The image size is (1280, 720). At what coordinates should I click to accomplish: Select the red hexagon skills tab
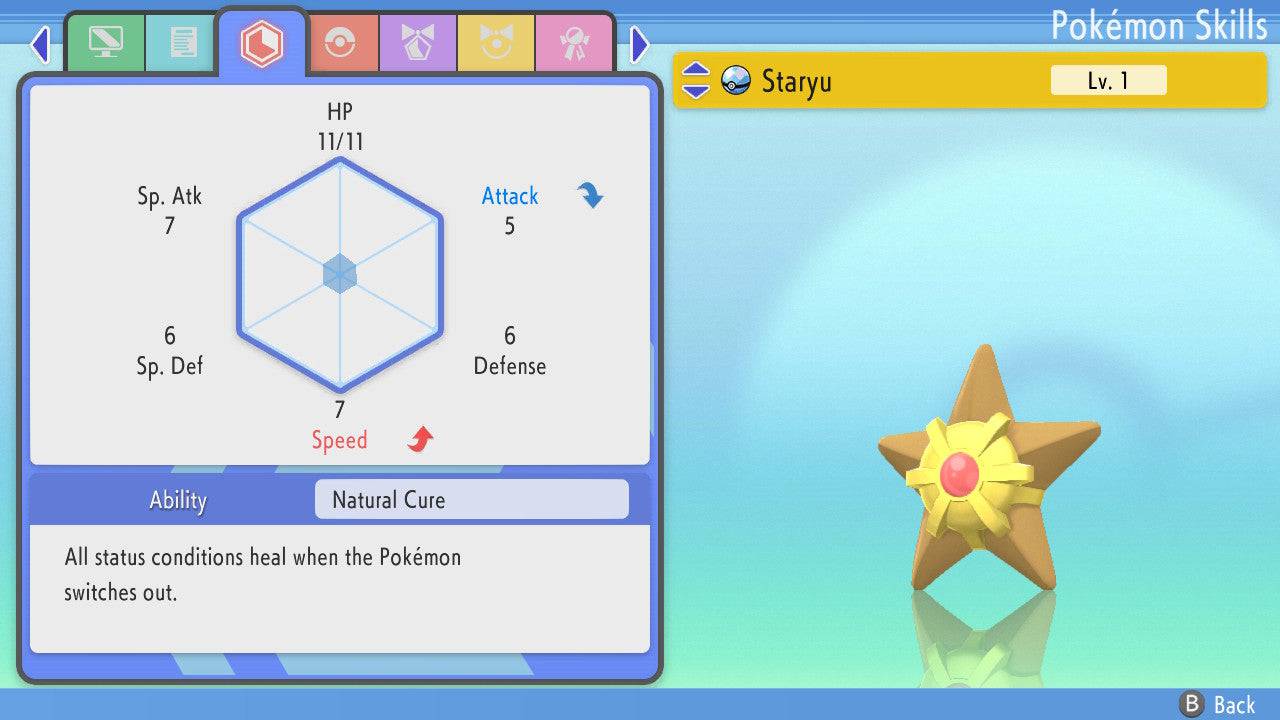point(262,42)
